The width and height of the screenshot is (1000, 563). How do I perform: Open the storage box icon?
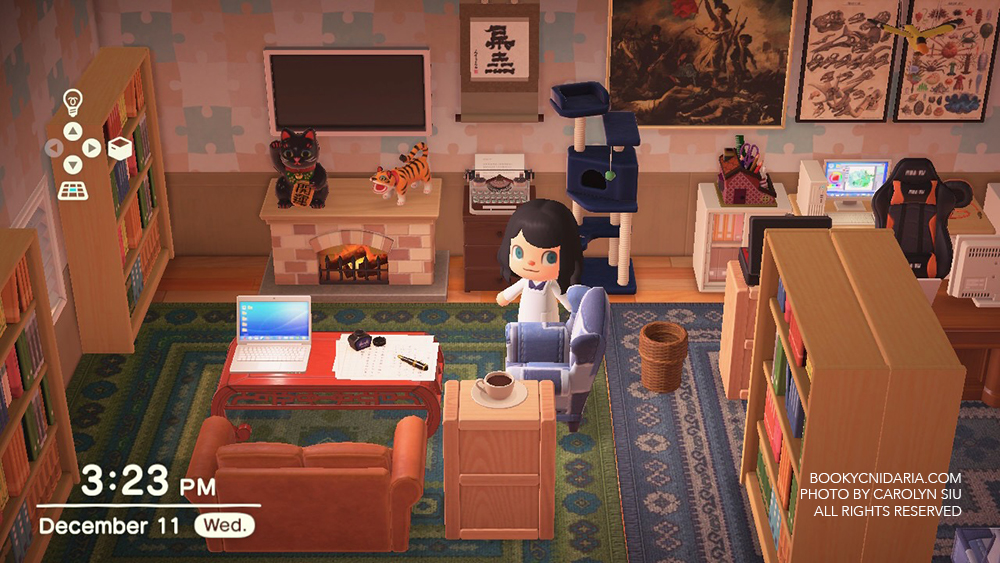click(120, 148)
